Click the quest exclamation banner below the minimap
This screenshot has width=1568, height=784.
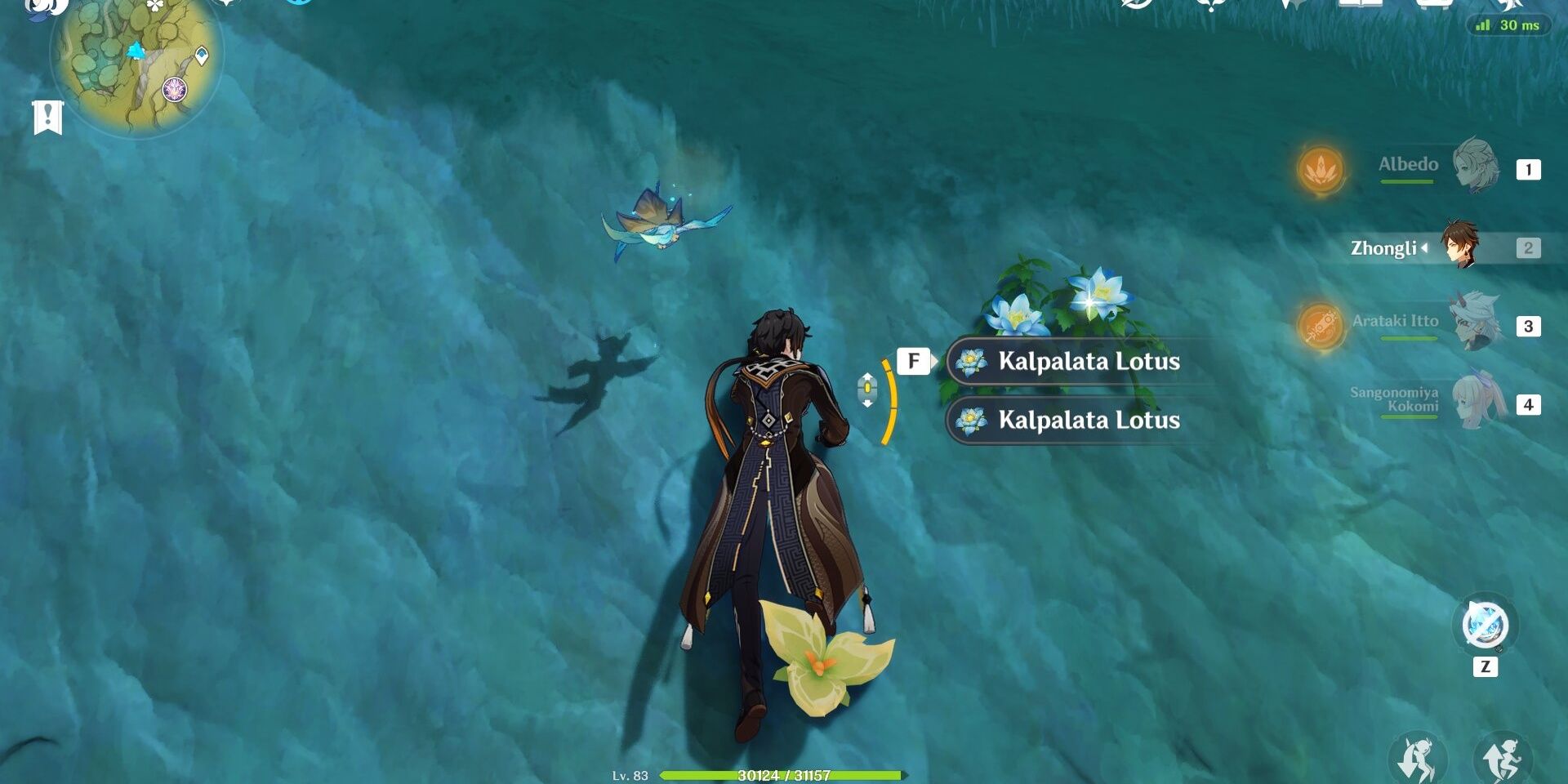pos(49,117)
